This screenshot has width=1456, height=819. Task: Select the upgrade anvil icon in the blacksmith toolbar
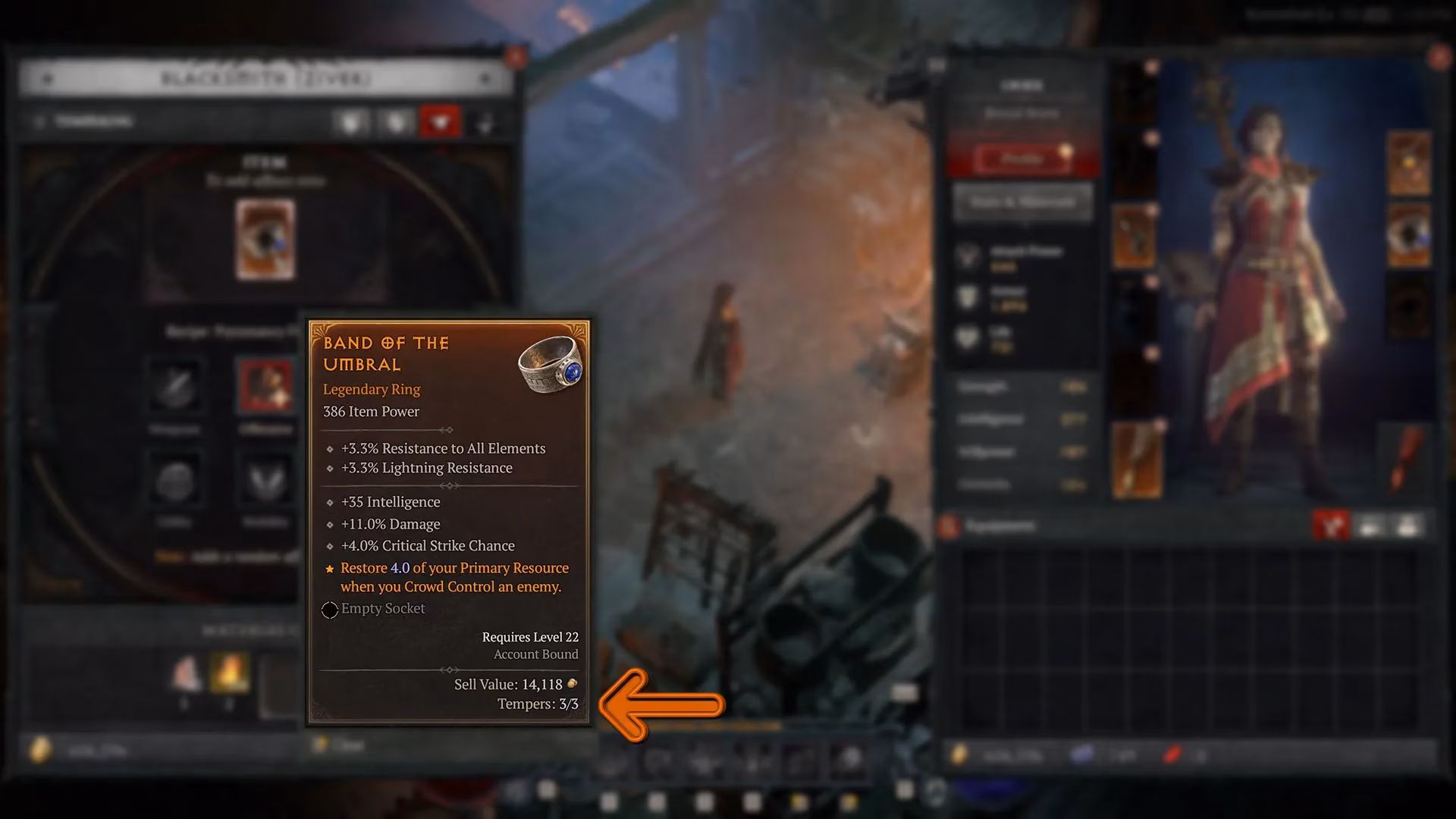tap(351, 121)
